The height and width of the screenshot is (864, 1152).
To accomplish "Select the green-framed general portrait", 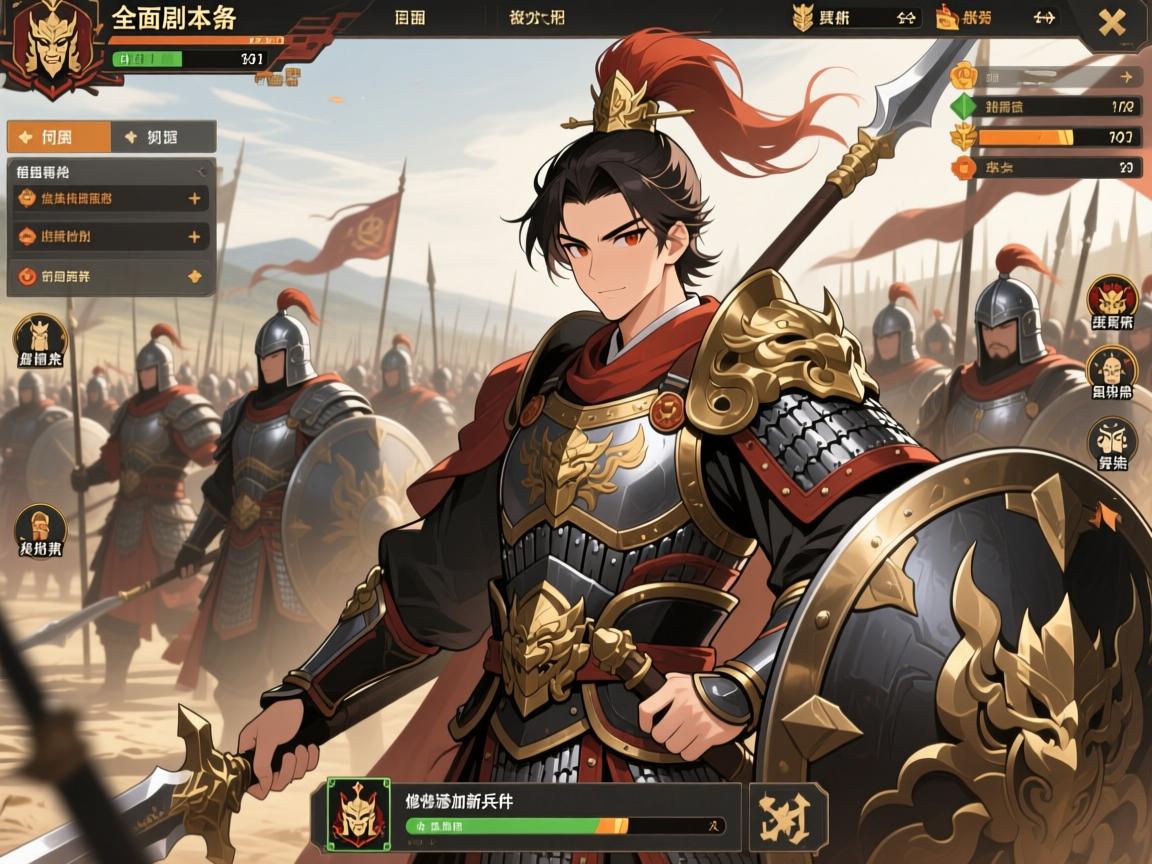I will (357, 814).
